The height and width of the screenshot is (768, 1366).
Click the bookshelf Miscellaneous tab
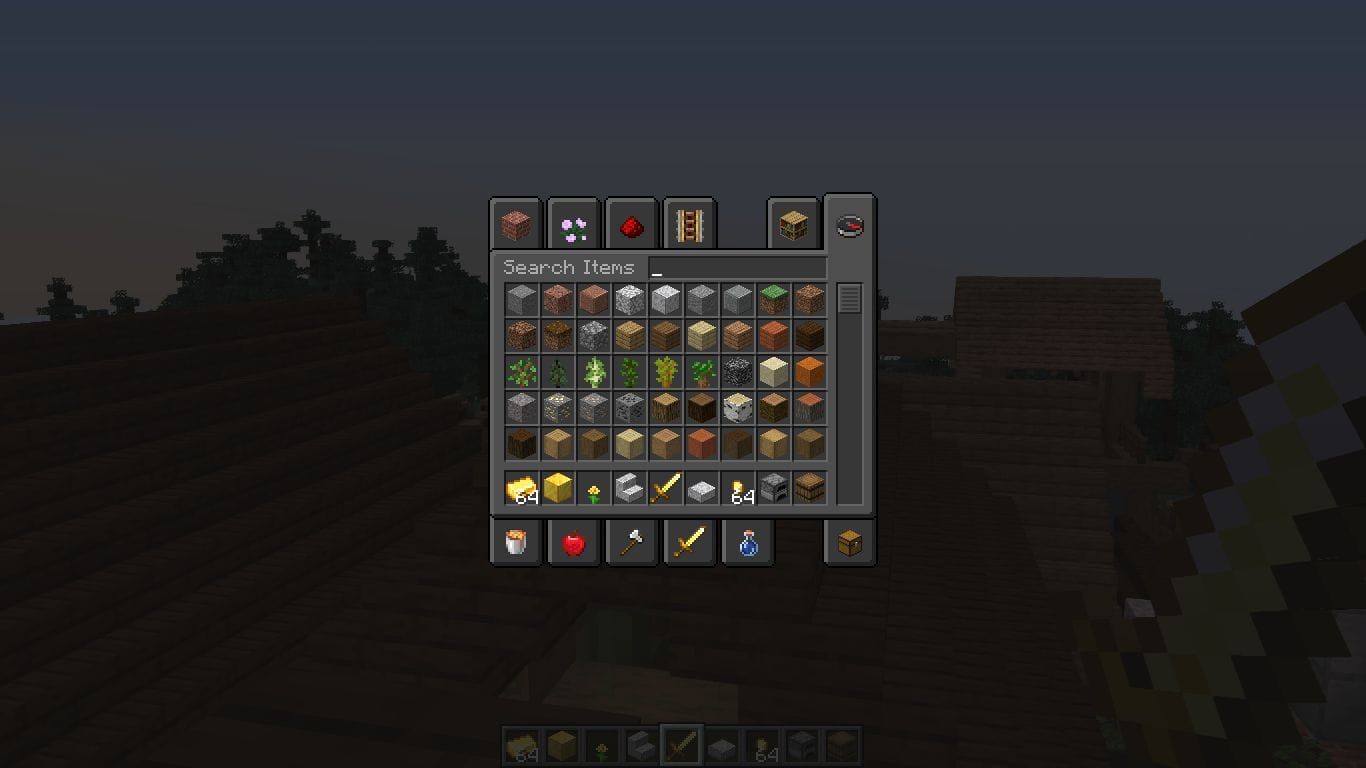pos(792,224)
